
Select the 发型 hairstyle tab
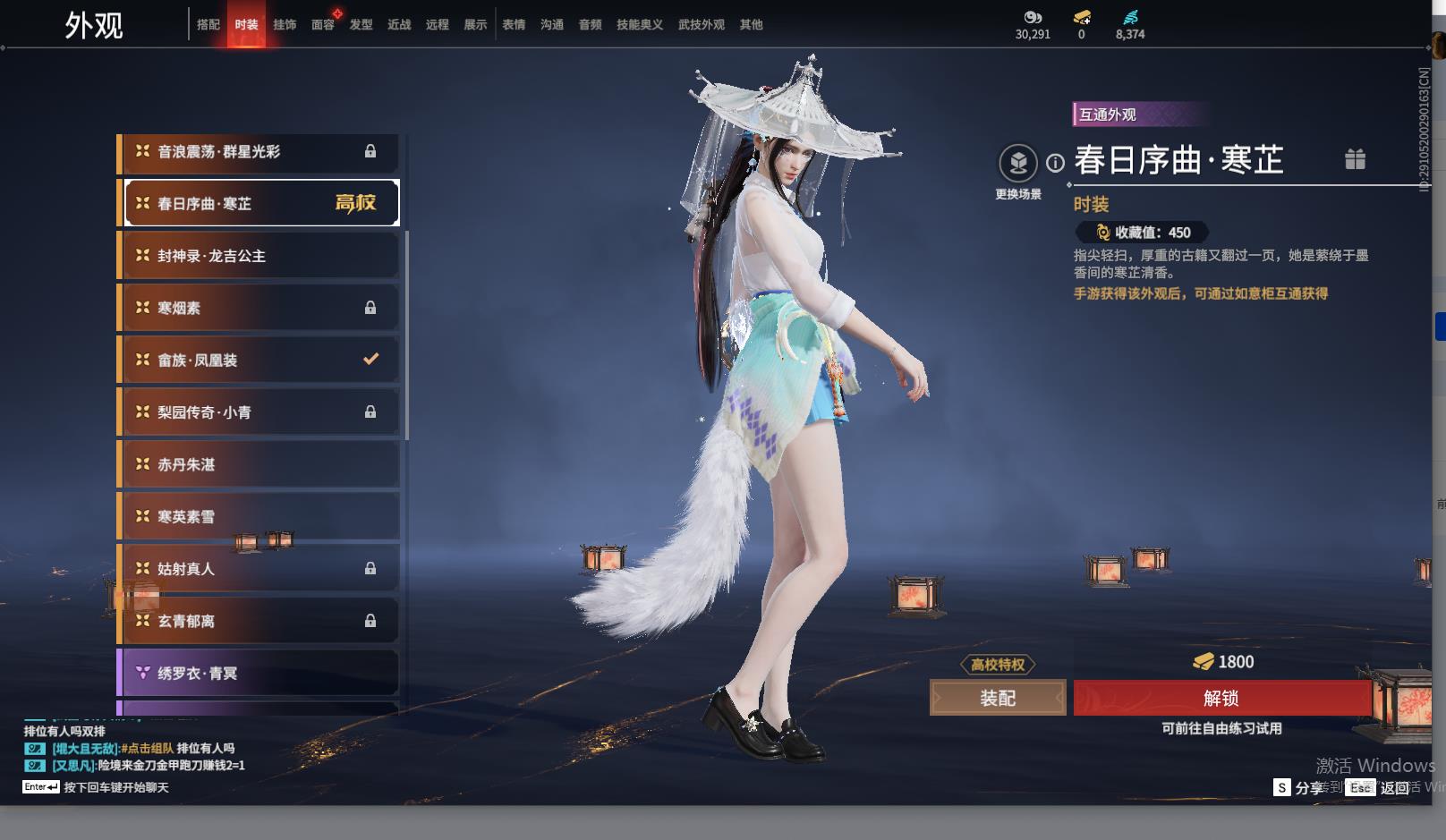pyautogui.click(x=361, y=25)
